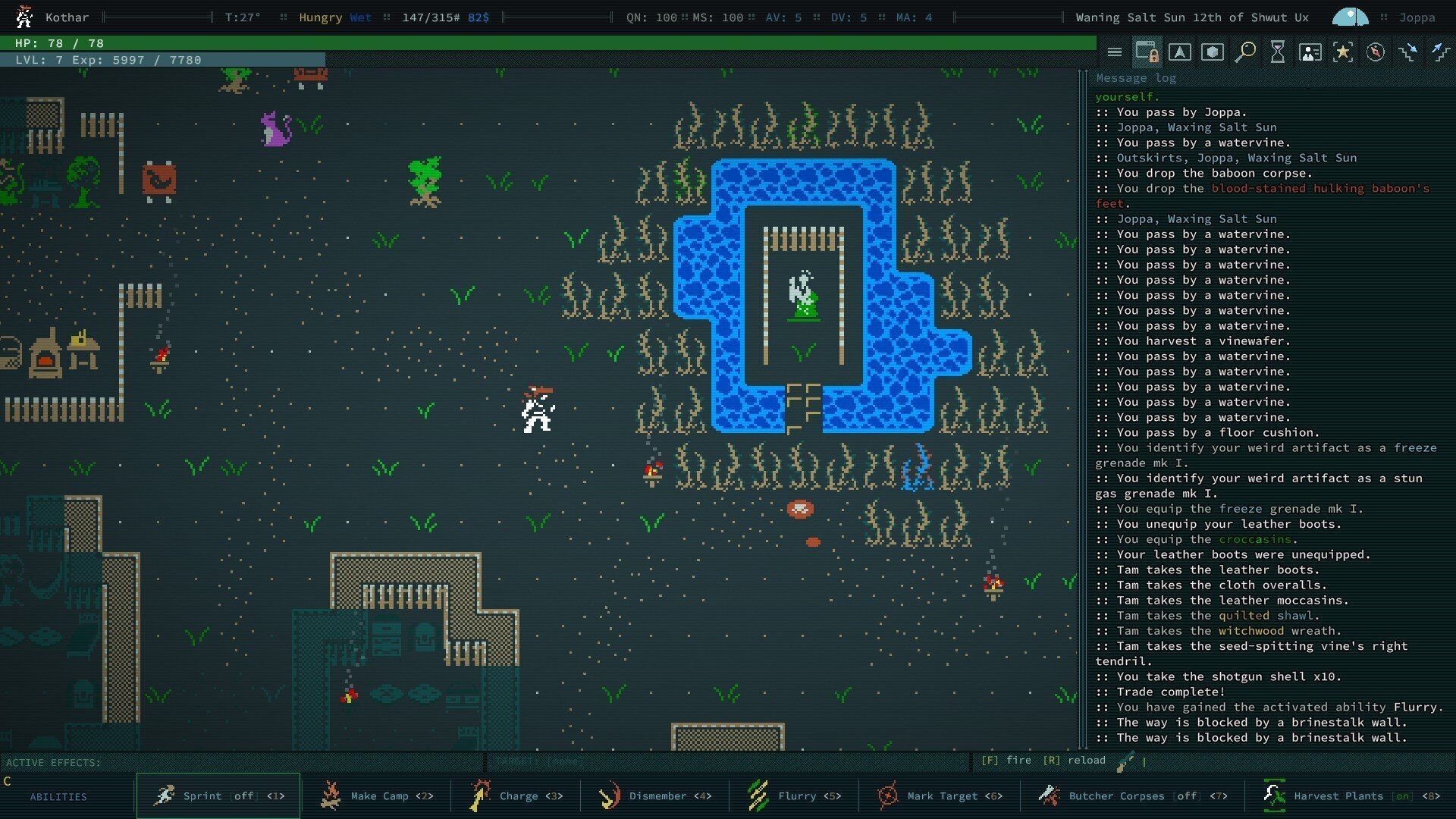Click the stairs up icon
This screenshot has width=1456, height=819.
(x=1440, y=52)
